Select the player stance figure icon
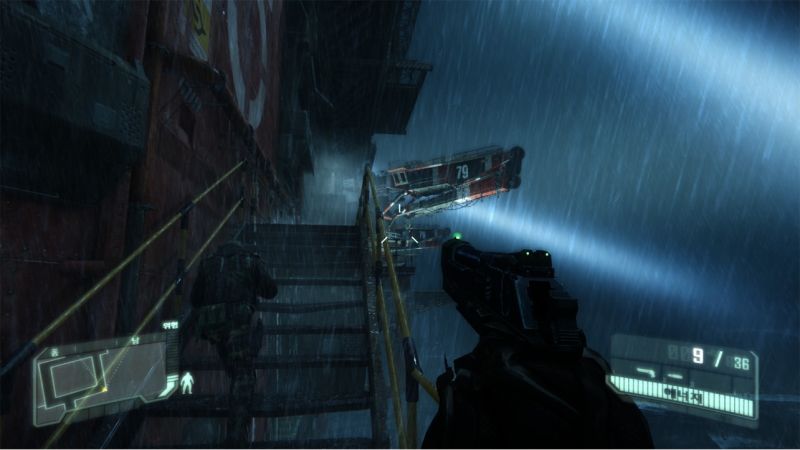This screenshot has height=450, width=800. click(187, 383)
